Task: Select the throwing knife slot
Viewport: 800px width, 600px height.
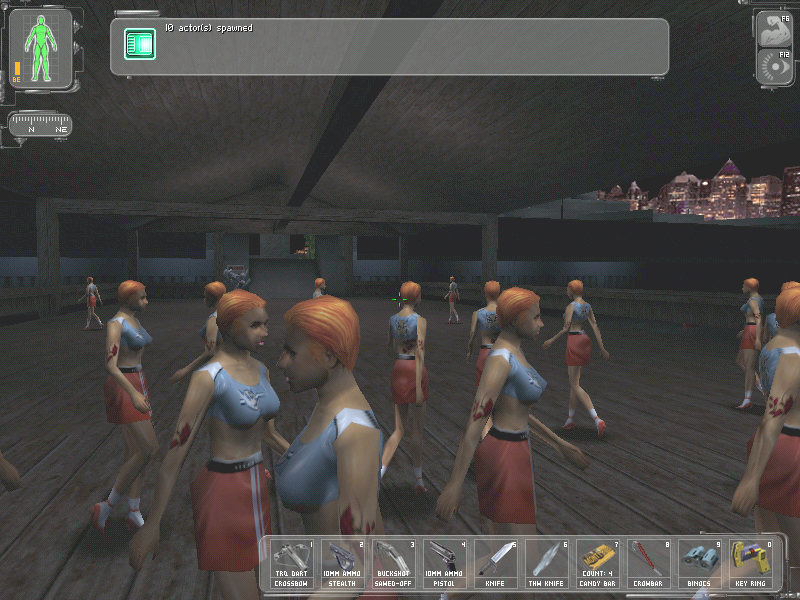Action: coord(548,564)
